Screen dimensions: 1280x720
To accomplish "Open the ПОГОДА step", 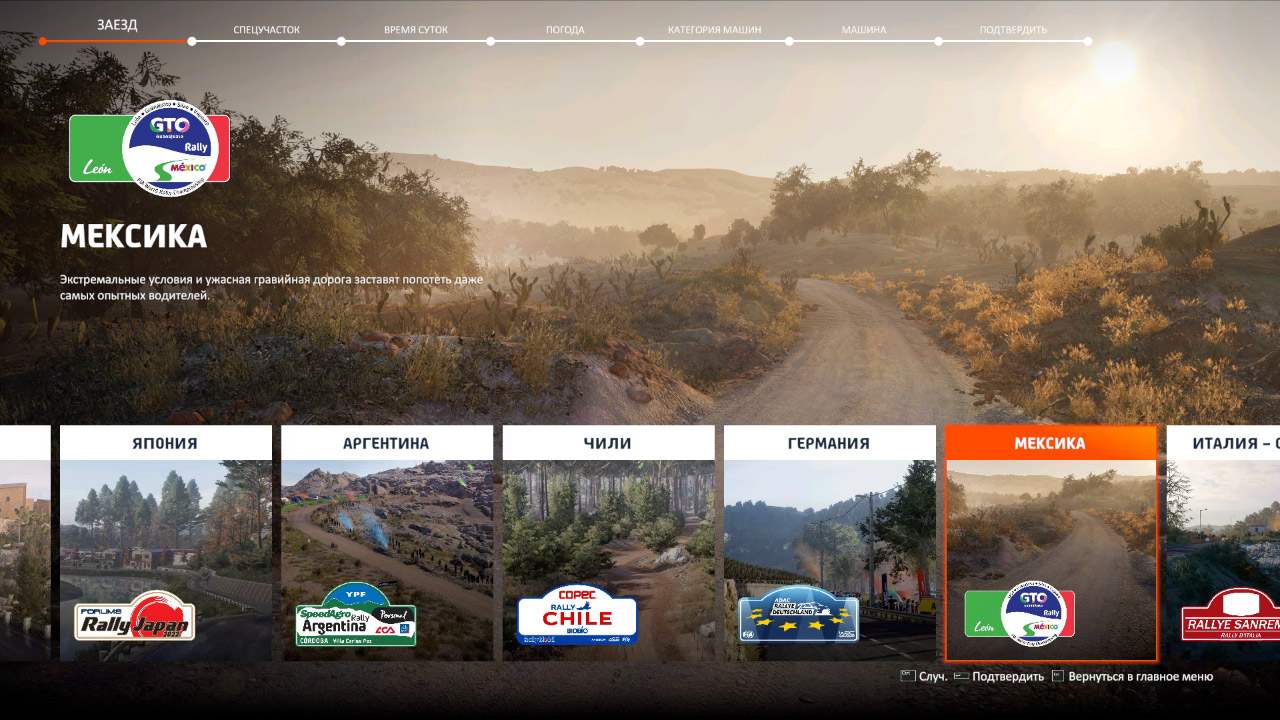I will coord(566,29).
